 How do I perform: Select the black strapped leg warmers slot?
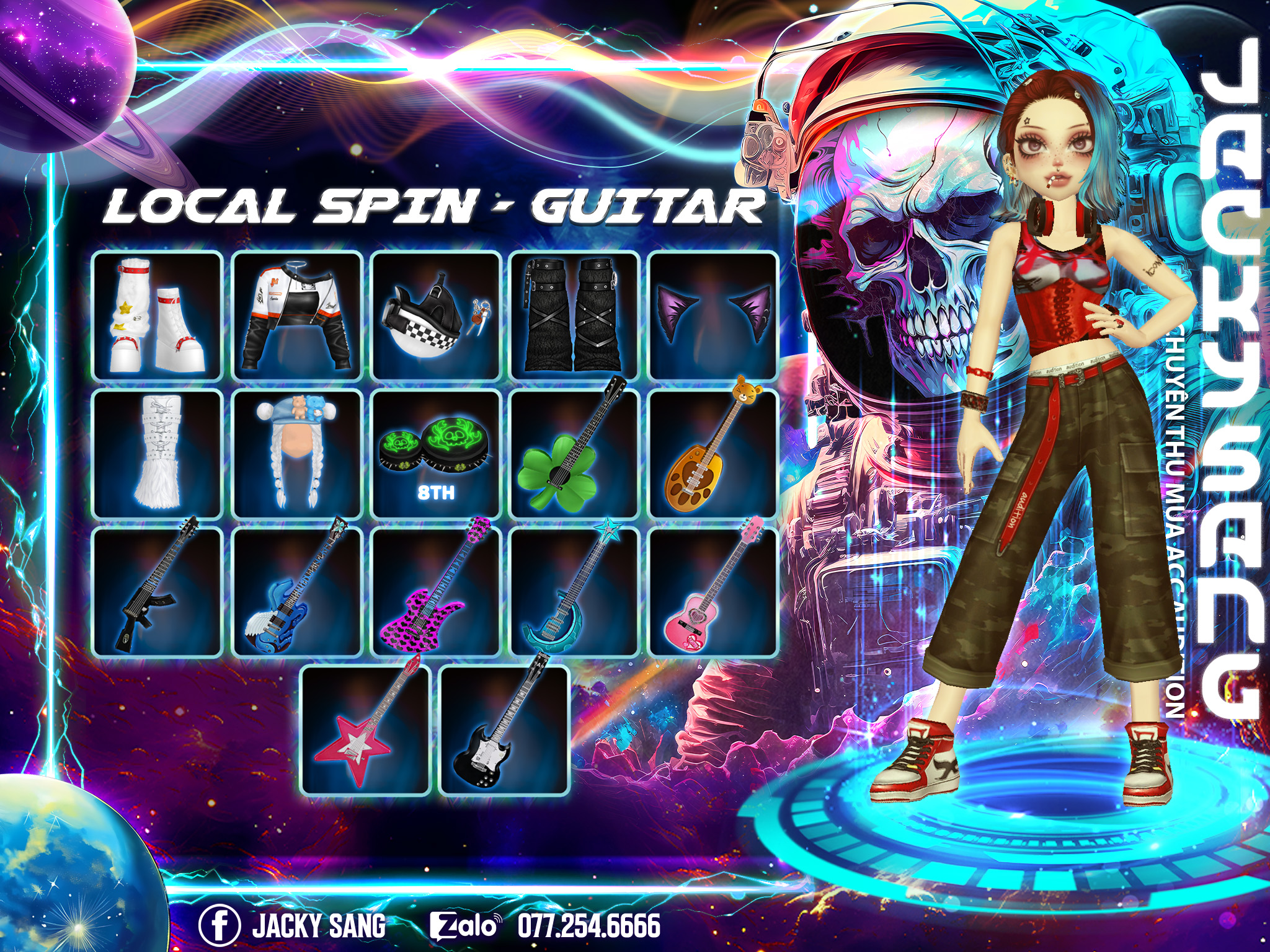click(575, 316)
